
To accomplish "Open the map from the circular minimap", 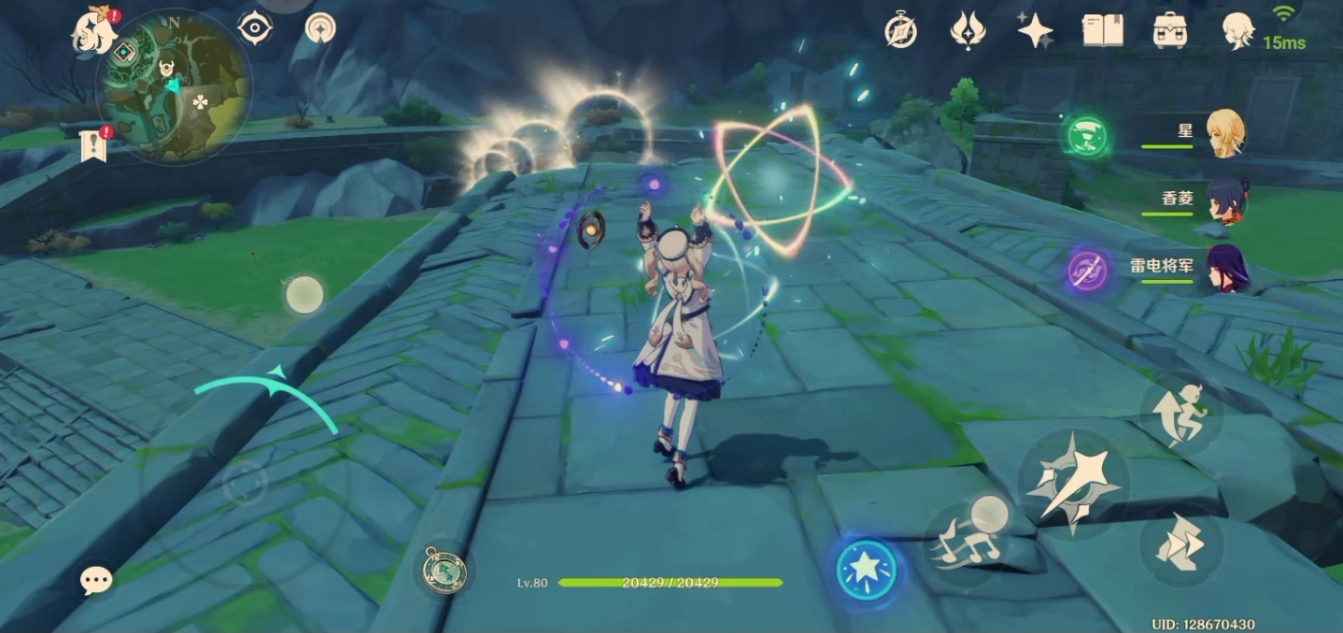I will 172,87.
